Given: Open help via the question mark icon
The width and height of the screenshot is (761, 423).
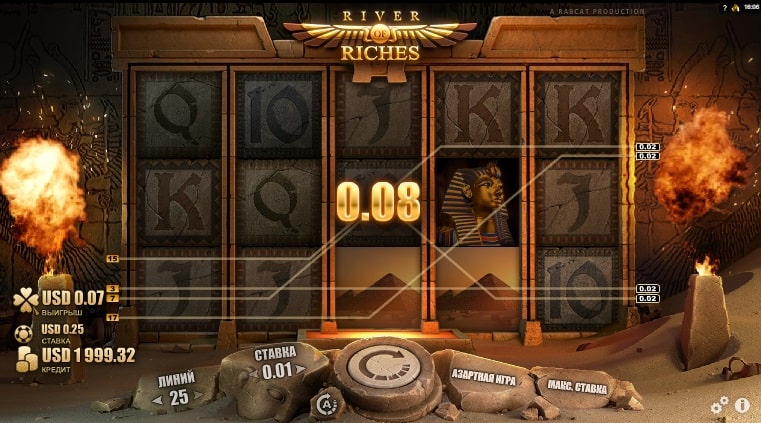Looking at the screenshot, I should pos(725,7).
